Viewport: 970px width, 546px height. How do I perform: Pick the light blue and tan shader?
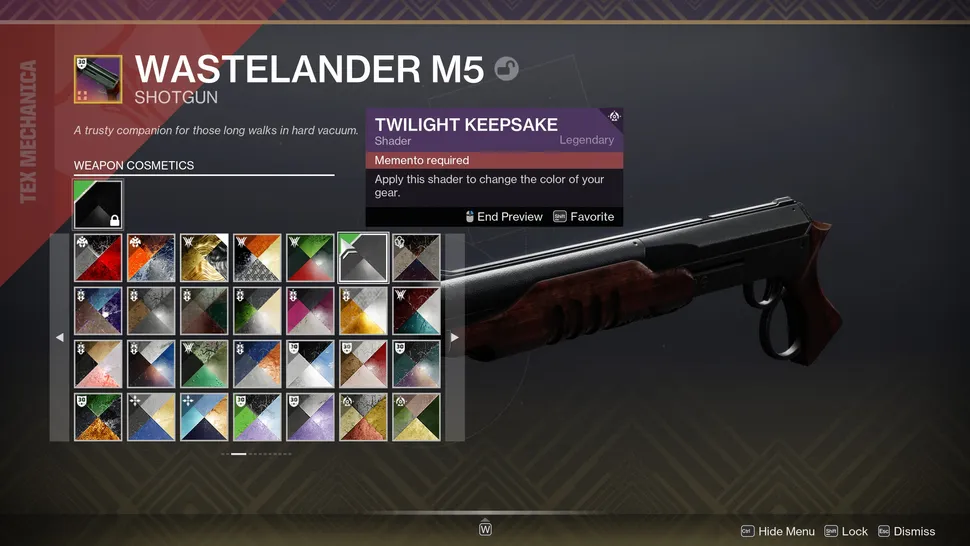(204, 417)
